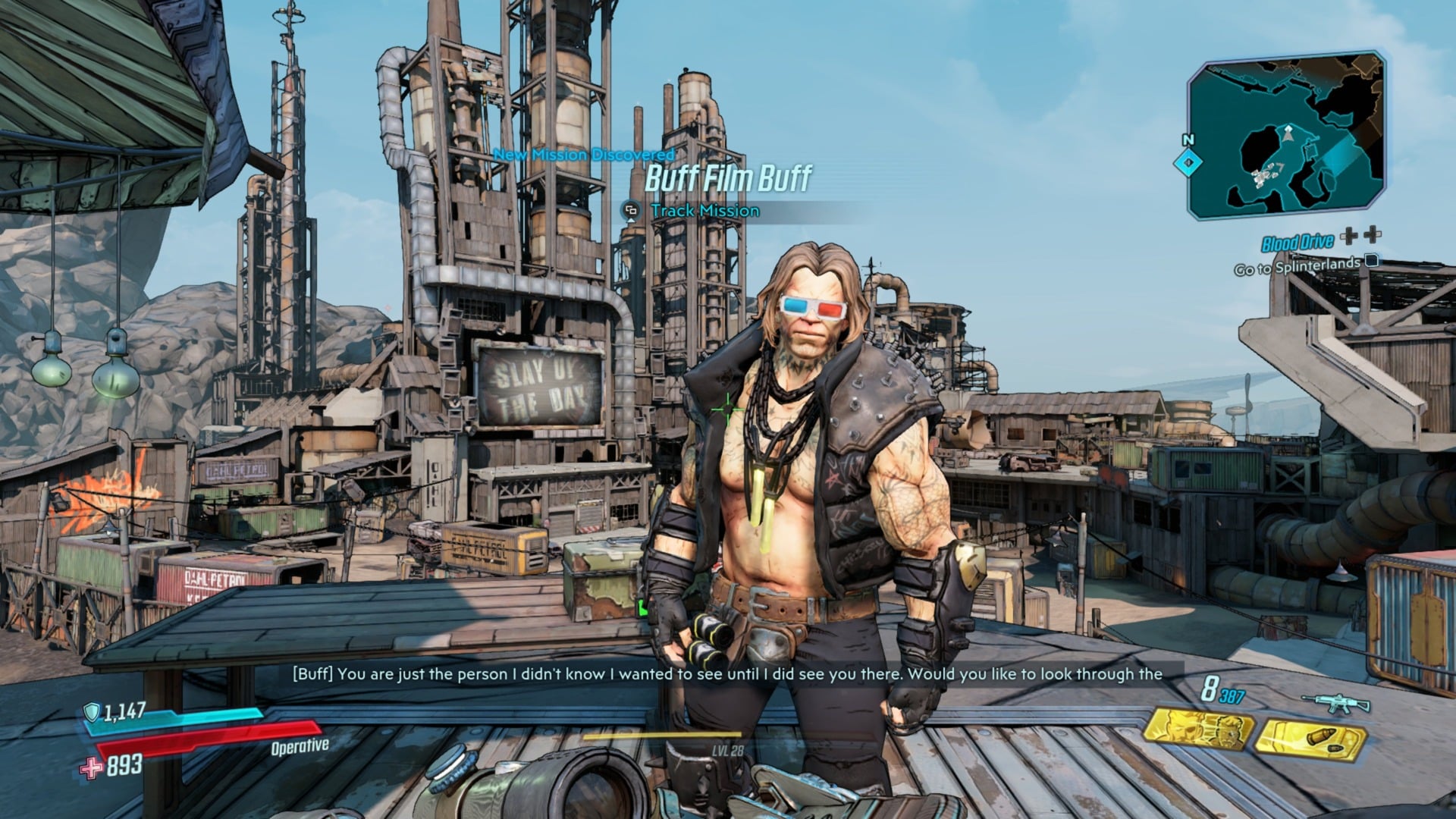Image resolution: width=1456 pixels, height=819 pixels.
Task: Click the equipped assault rifle icon
Action: click(x=1335, y=703)
